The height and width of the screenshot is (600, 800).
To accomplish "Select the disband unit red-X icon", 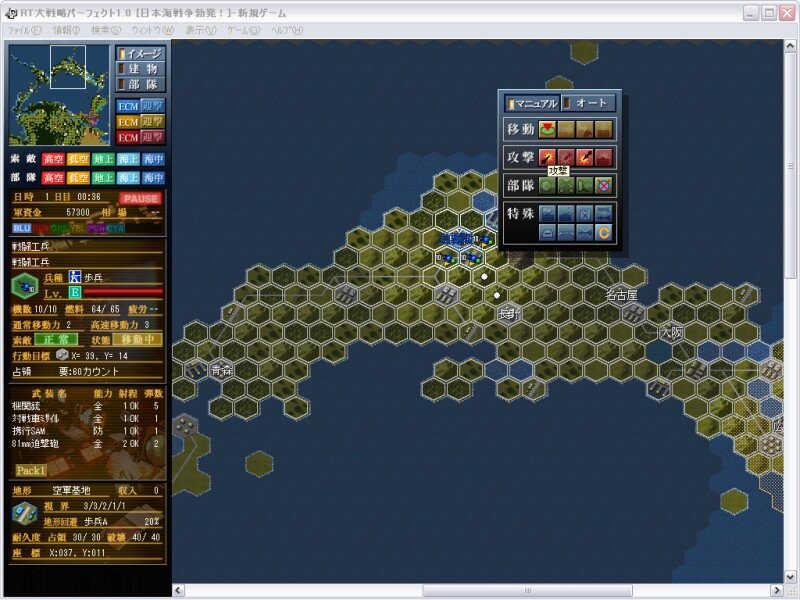I will click(603, 185).
